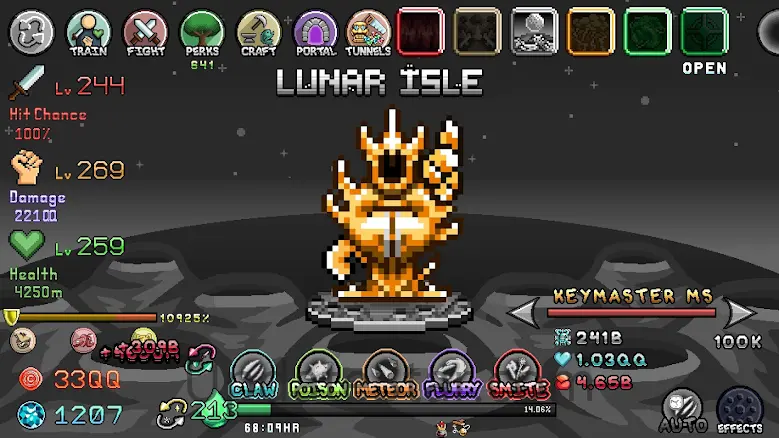Open the Craft menu
The width and height of the screenshot is (779, 438).
pos(257,33)
